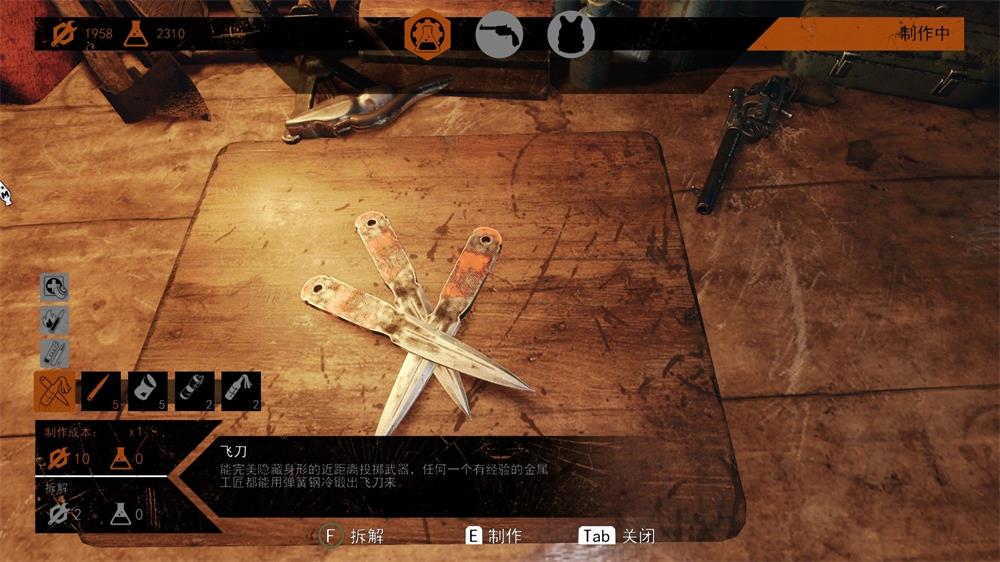Screen dimensions: 1000x562
Task: Select the flame crafting icon
Action: click(55, 320)
